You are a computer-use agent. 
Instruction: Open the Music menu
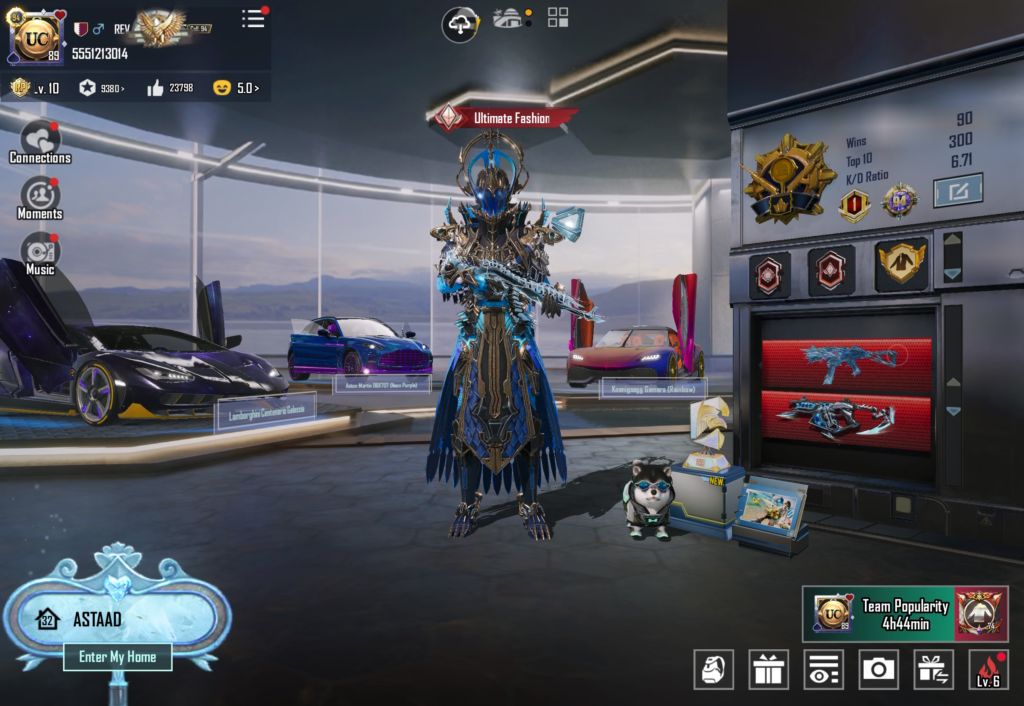click(x=40, y=254)
